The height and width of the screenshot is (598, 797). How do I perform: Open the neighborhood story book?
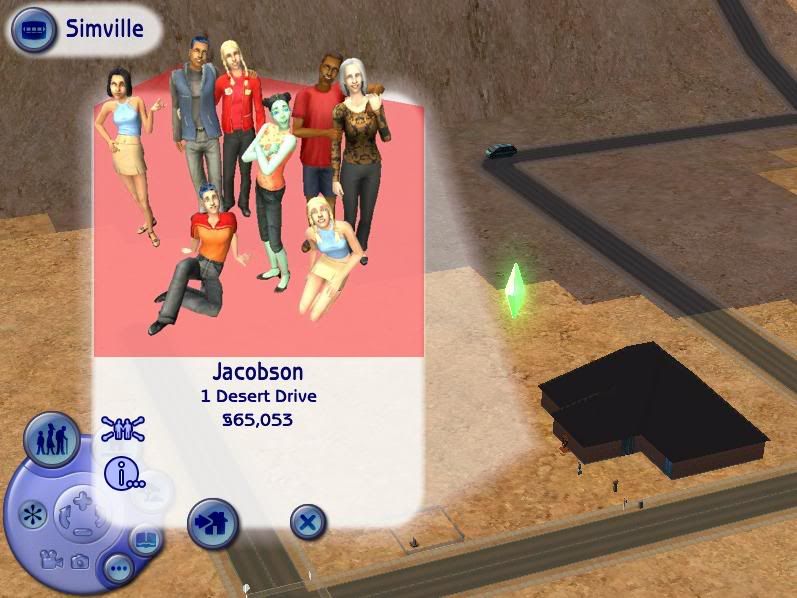[x=144, y=540]
